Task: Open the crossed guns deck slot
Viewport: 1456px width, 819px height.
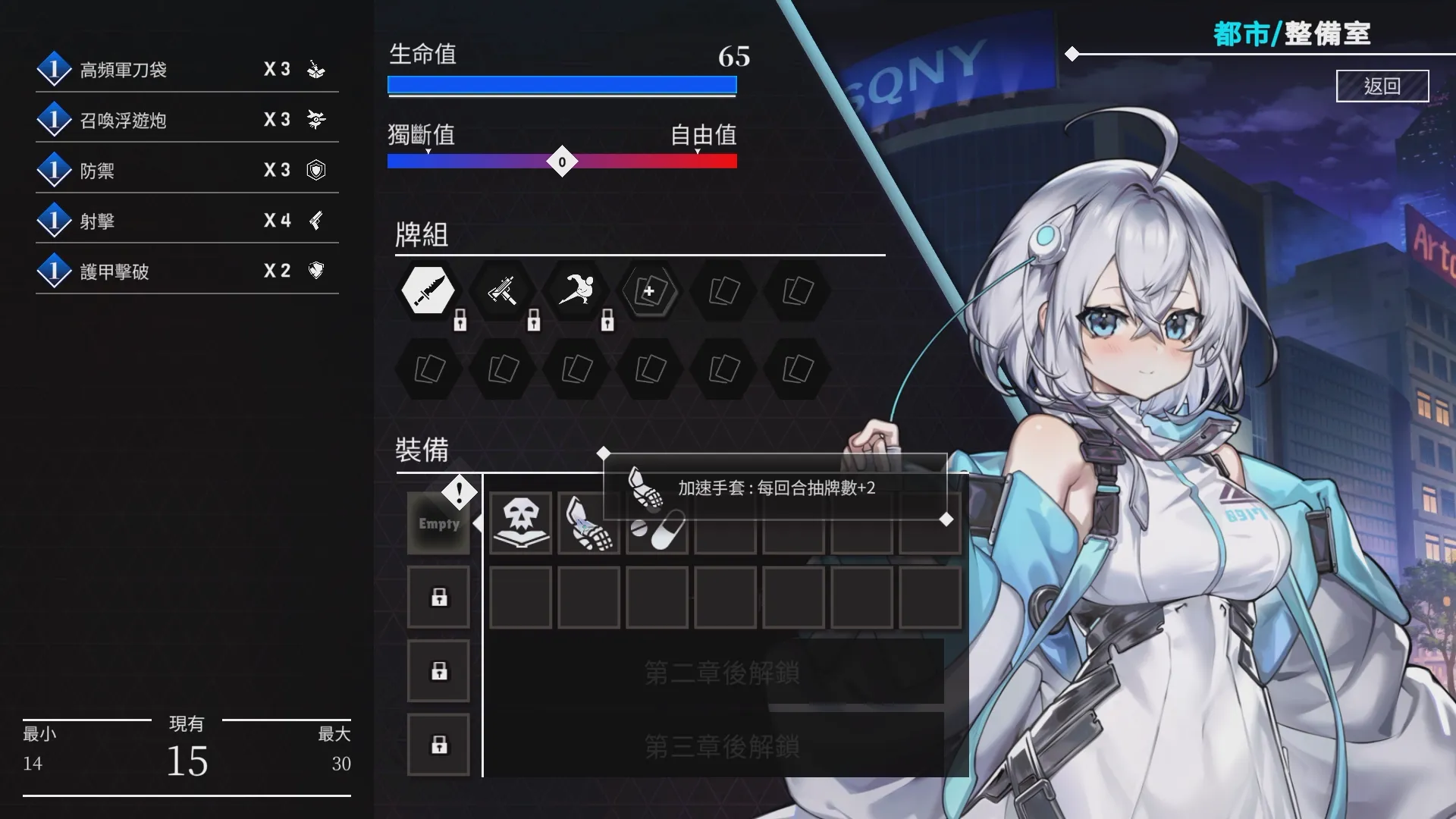Action: (x=502, y=290)
